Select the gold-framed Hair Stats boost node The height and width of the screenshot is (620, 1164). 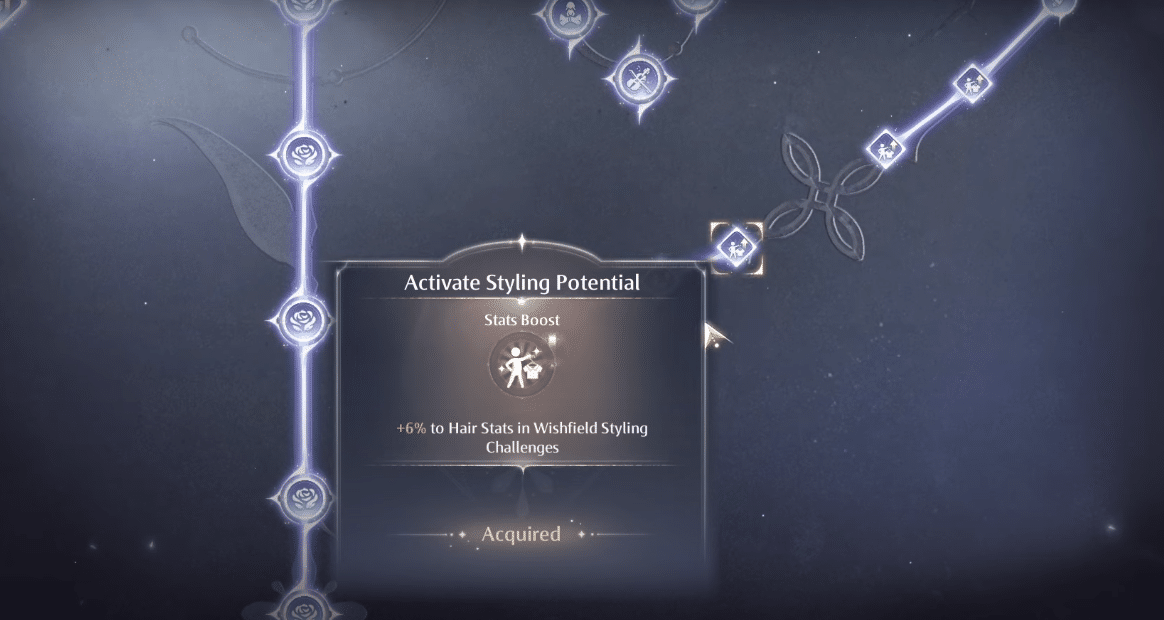(x=736, y=246)
